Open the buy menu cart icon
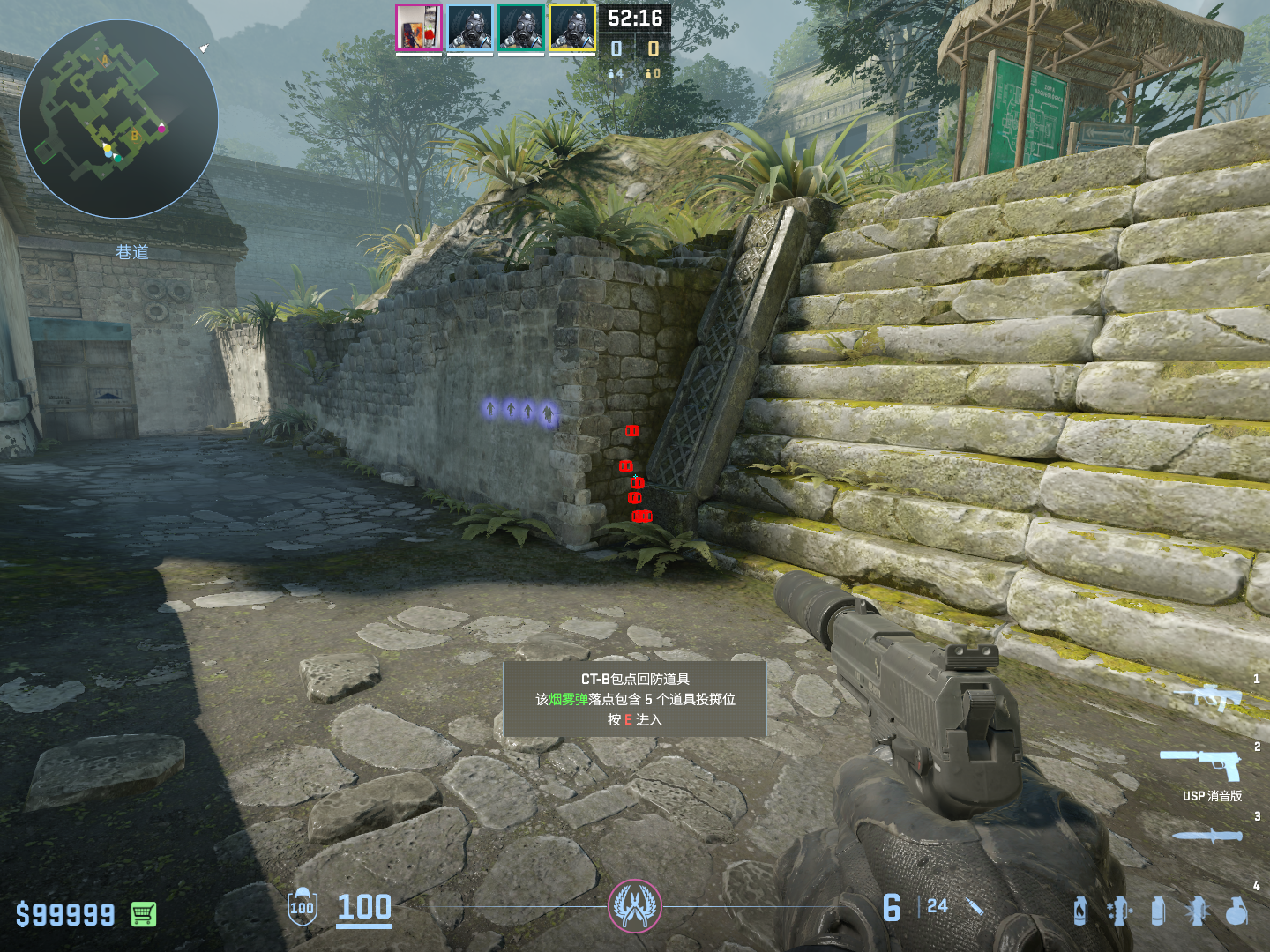Image resolution: width=1270 pixels, height=952 pixels. pos(144,914)
